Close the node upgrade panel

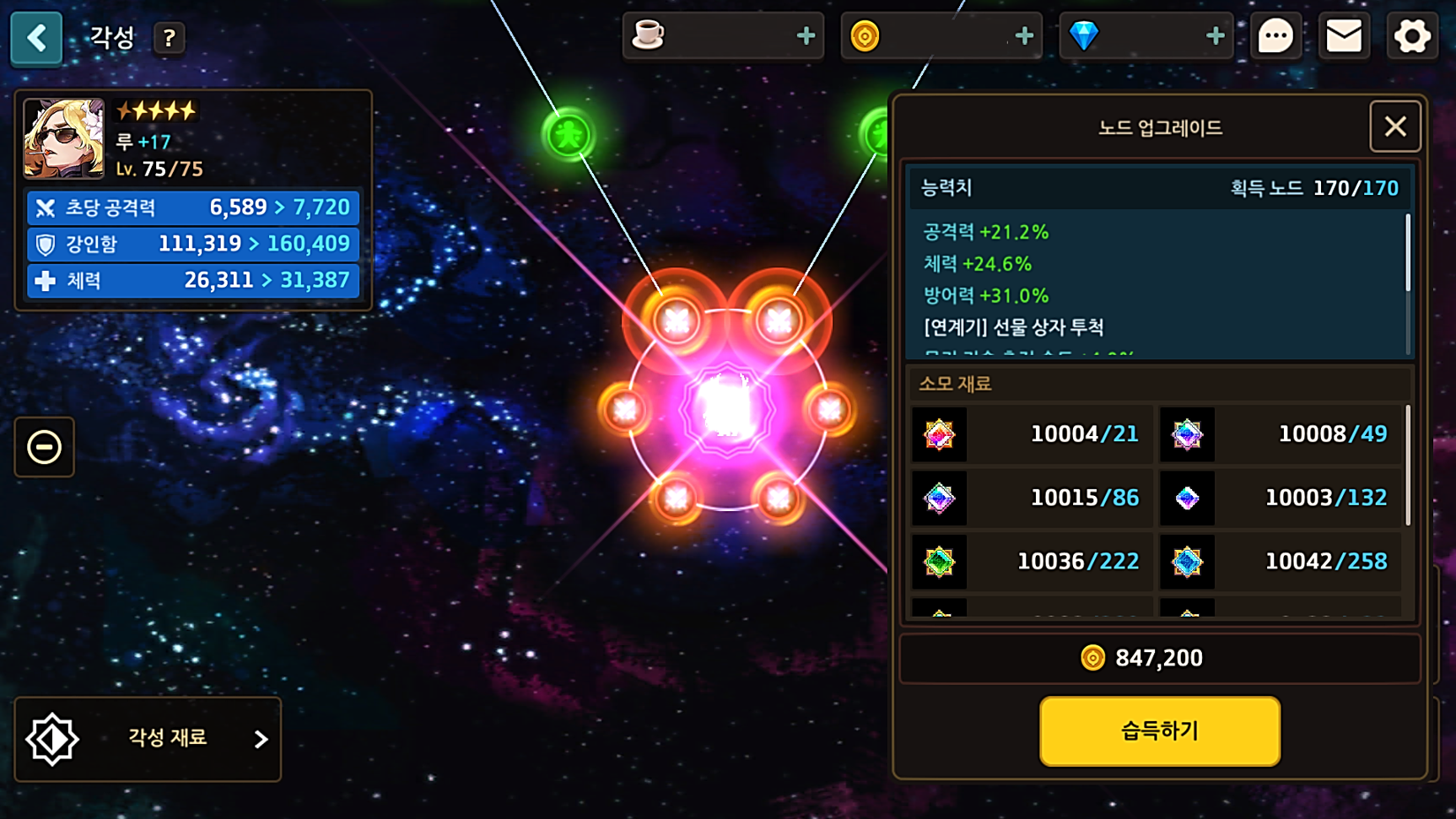(x=1395, y=127)
